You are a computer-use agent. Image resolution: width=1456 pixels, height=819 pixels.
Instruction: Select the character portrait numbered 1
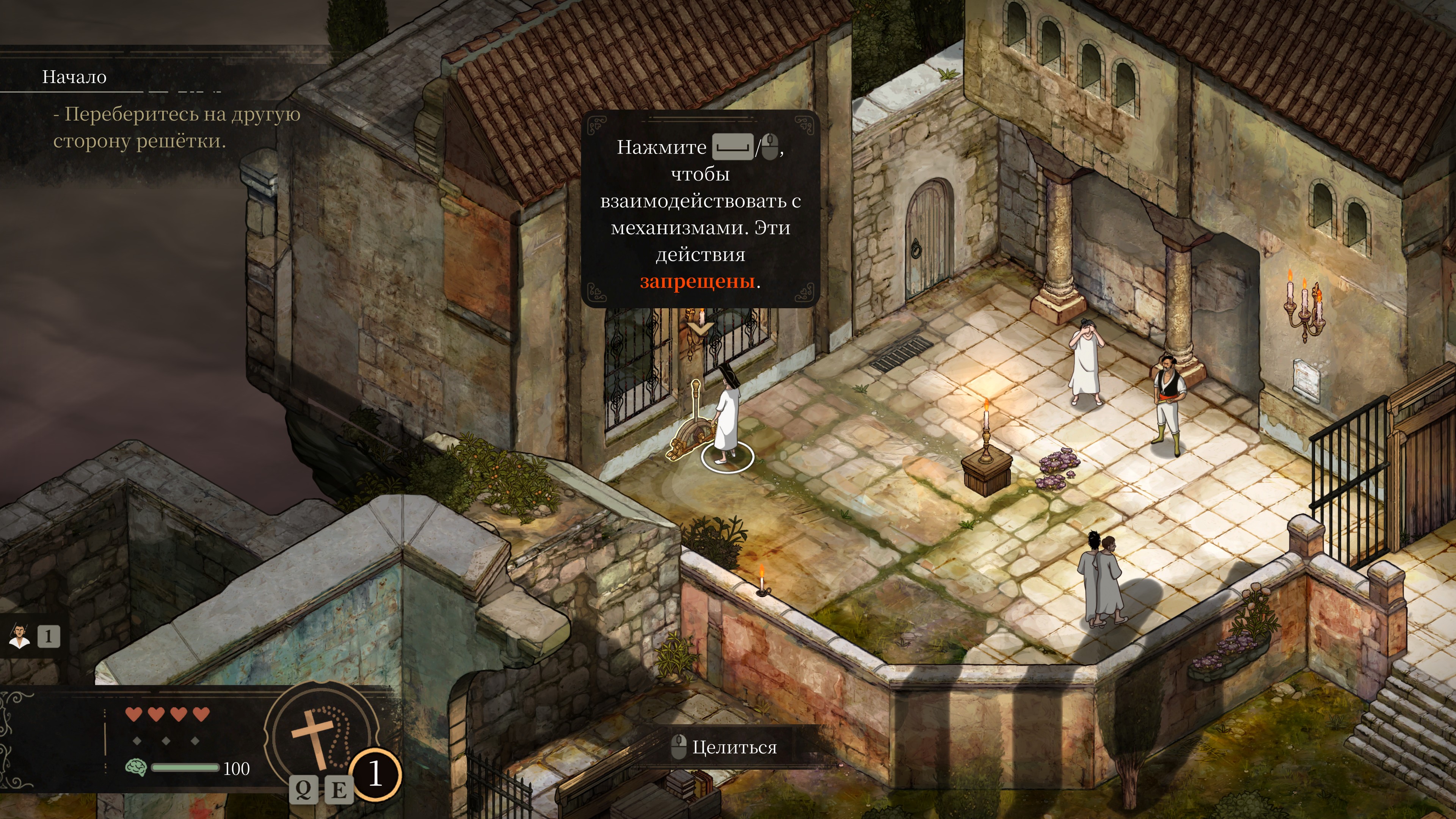(x=20, y=637)
